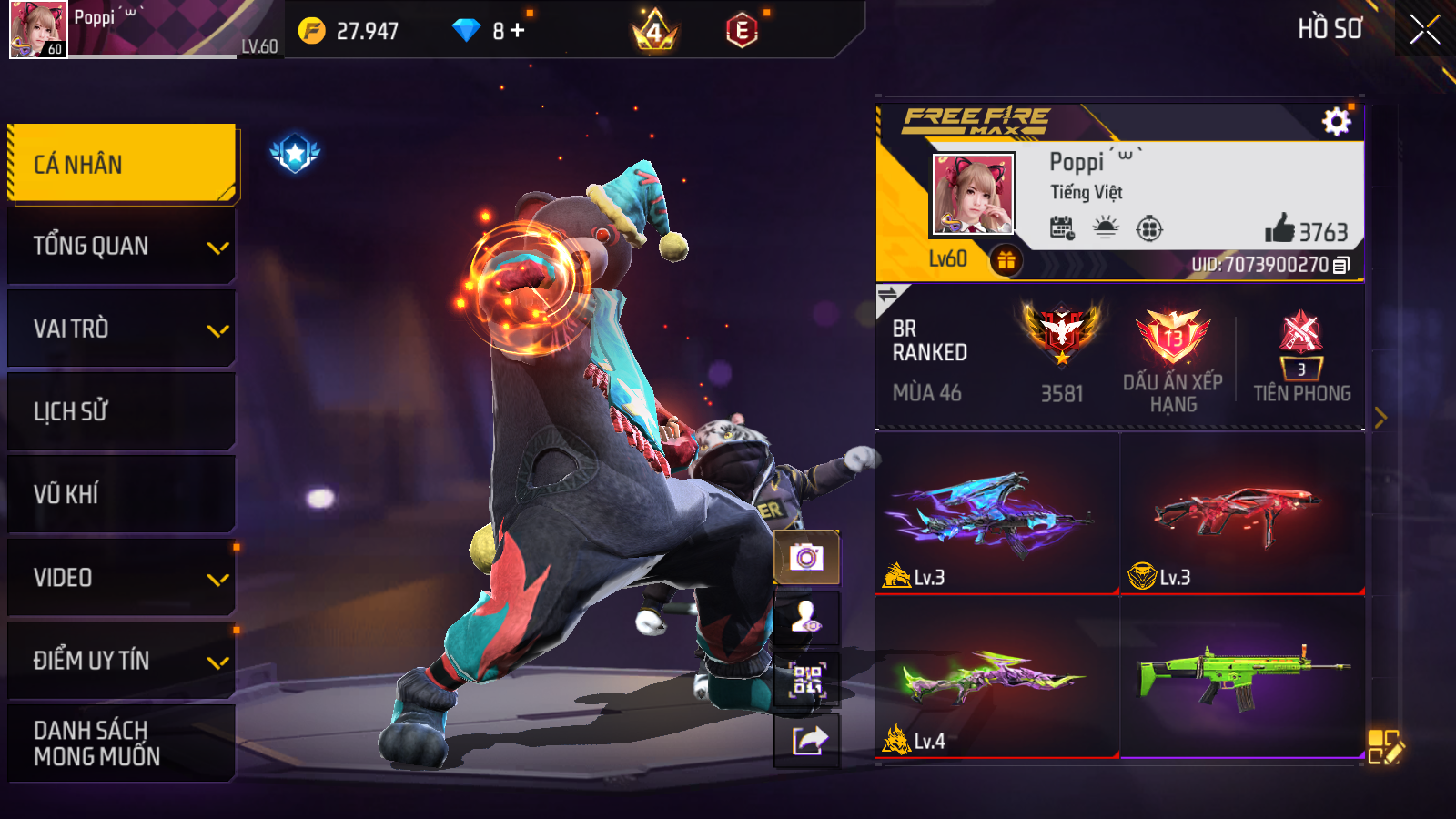Share the profile with arrow button

click(806, 741)
